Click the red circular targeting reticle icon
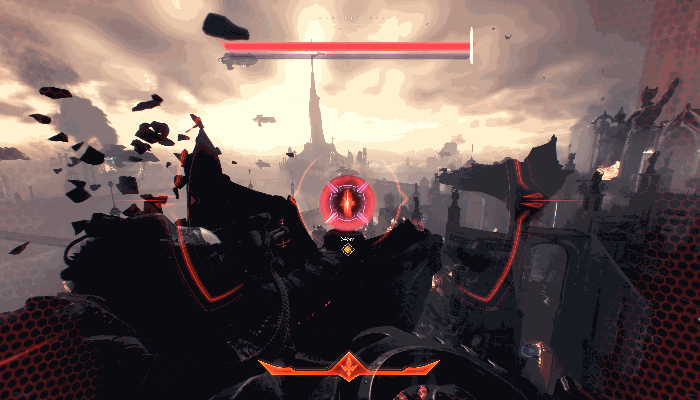Screen dimensions: 700x400 pos(346,202)
